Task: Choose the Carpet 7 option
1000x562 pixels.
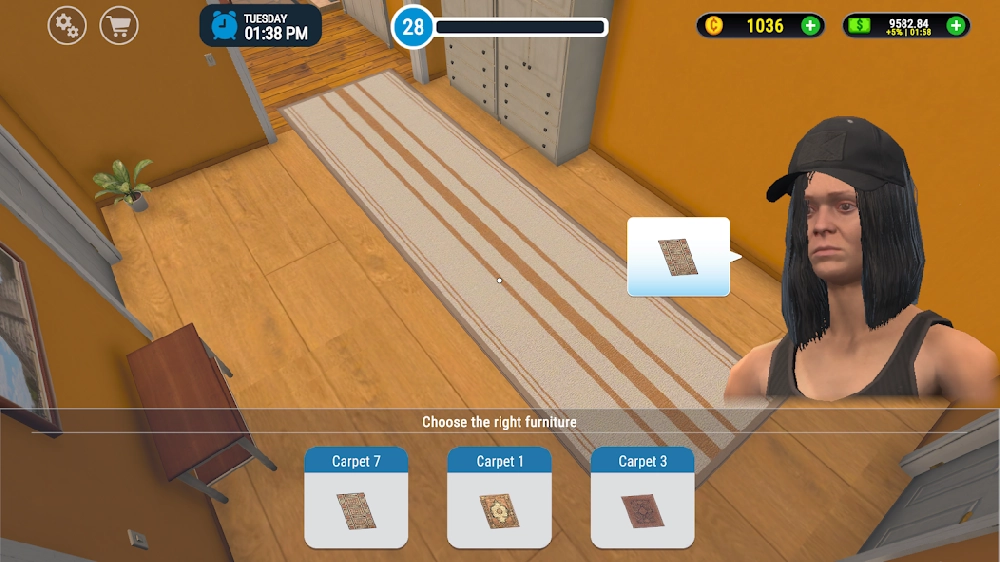Action: pyautogui.click(x=356, y=497)
